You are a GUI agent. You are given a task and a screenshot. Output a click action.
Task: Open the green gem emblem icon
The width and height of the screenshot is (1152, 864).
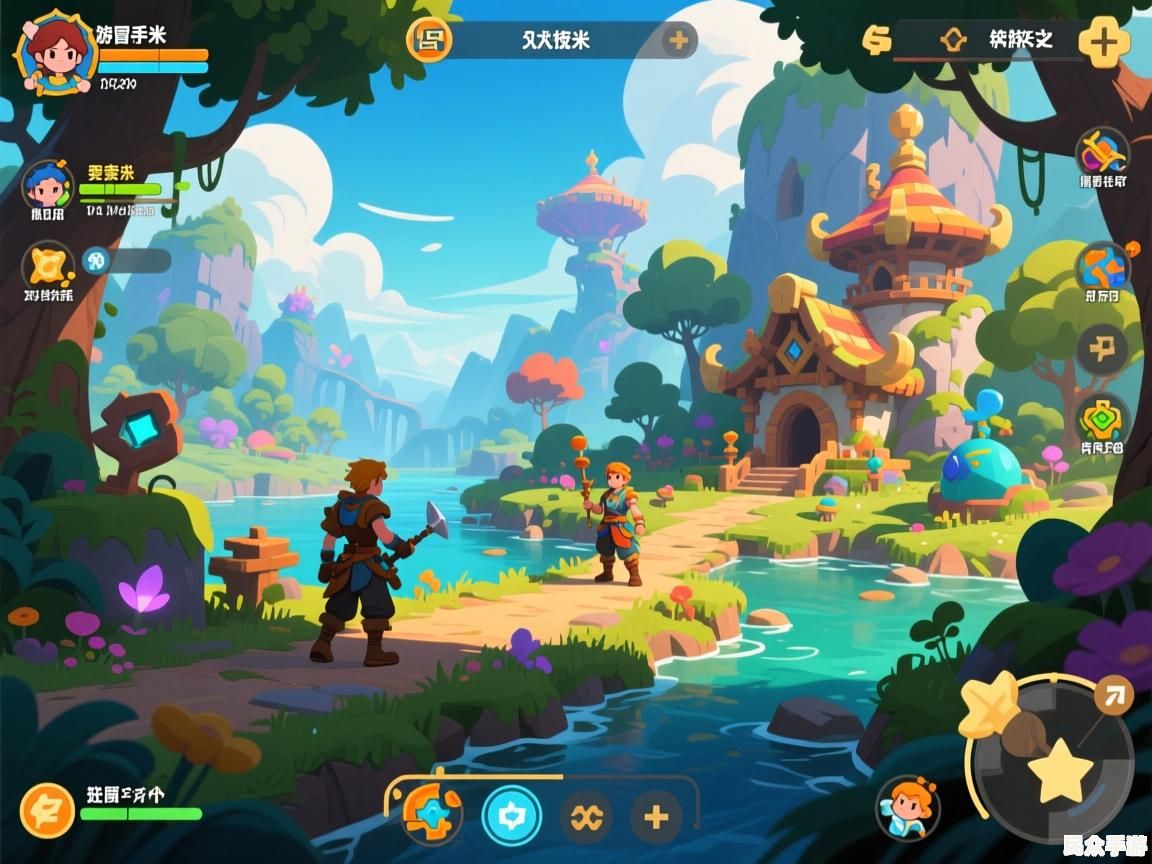(1102, 420)
